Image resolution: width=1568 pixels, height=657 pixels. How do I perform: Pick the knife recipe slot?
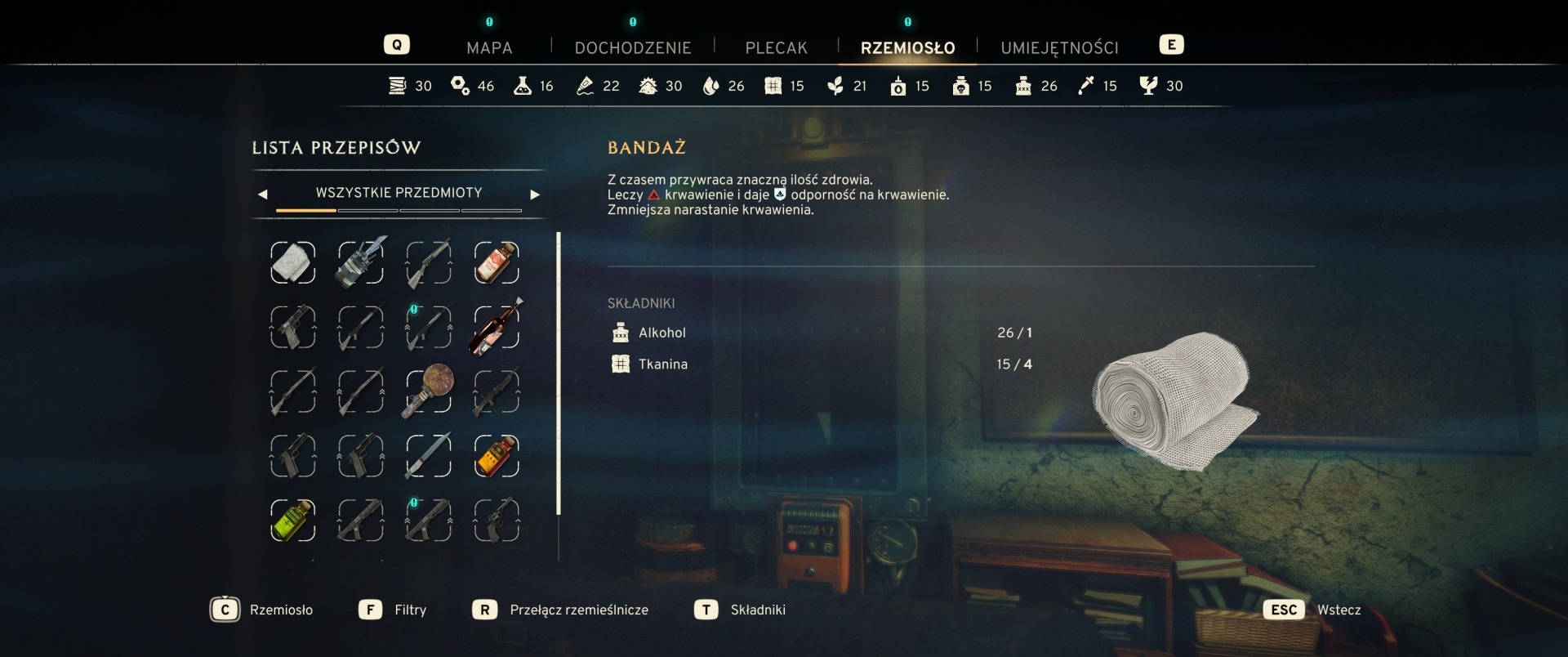428,456
